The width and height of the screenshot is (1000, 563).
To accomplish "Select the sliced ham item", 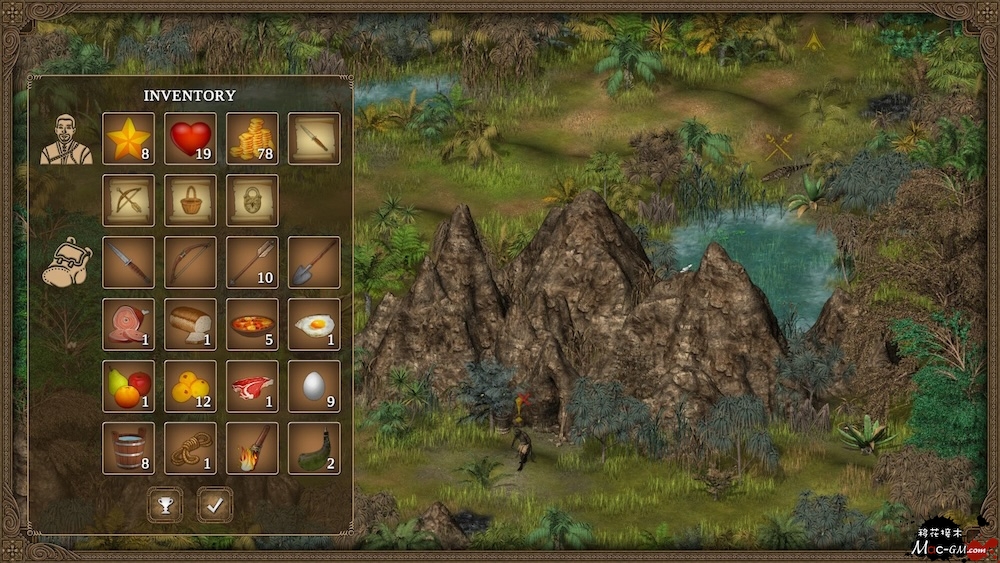I will tap(129, 324).
